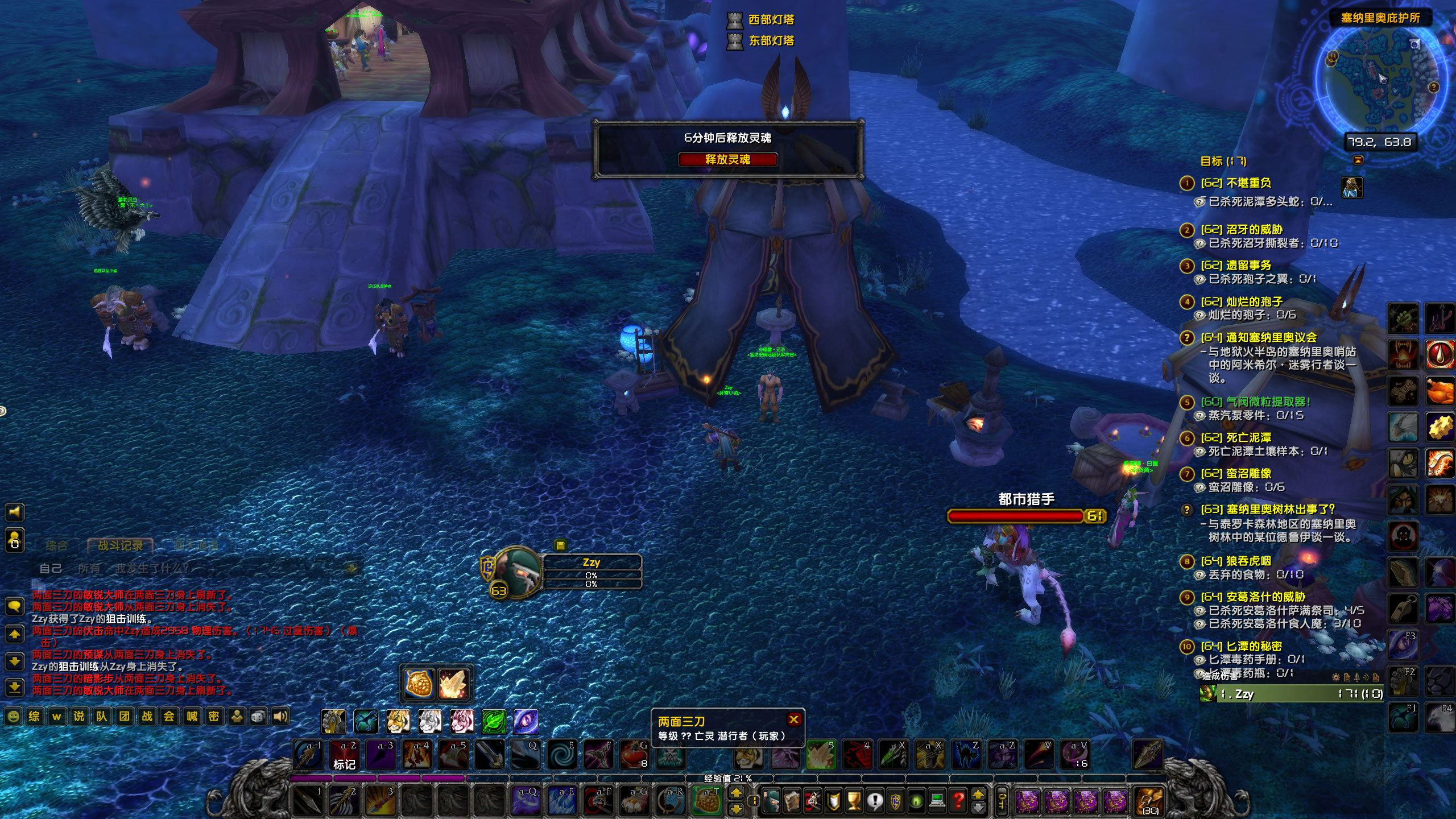Open the golden trophy achievements button
This screenshot has width=1456, height=819.
tap(854, 801)
